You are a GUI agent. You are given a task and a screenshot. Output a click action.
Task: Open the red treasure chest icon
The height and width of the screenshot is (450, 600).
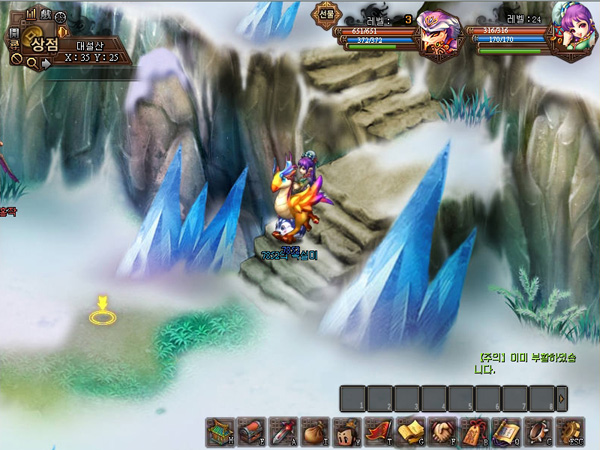pos(251,431)
